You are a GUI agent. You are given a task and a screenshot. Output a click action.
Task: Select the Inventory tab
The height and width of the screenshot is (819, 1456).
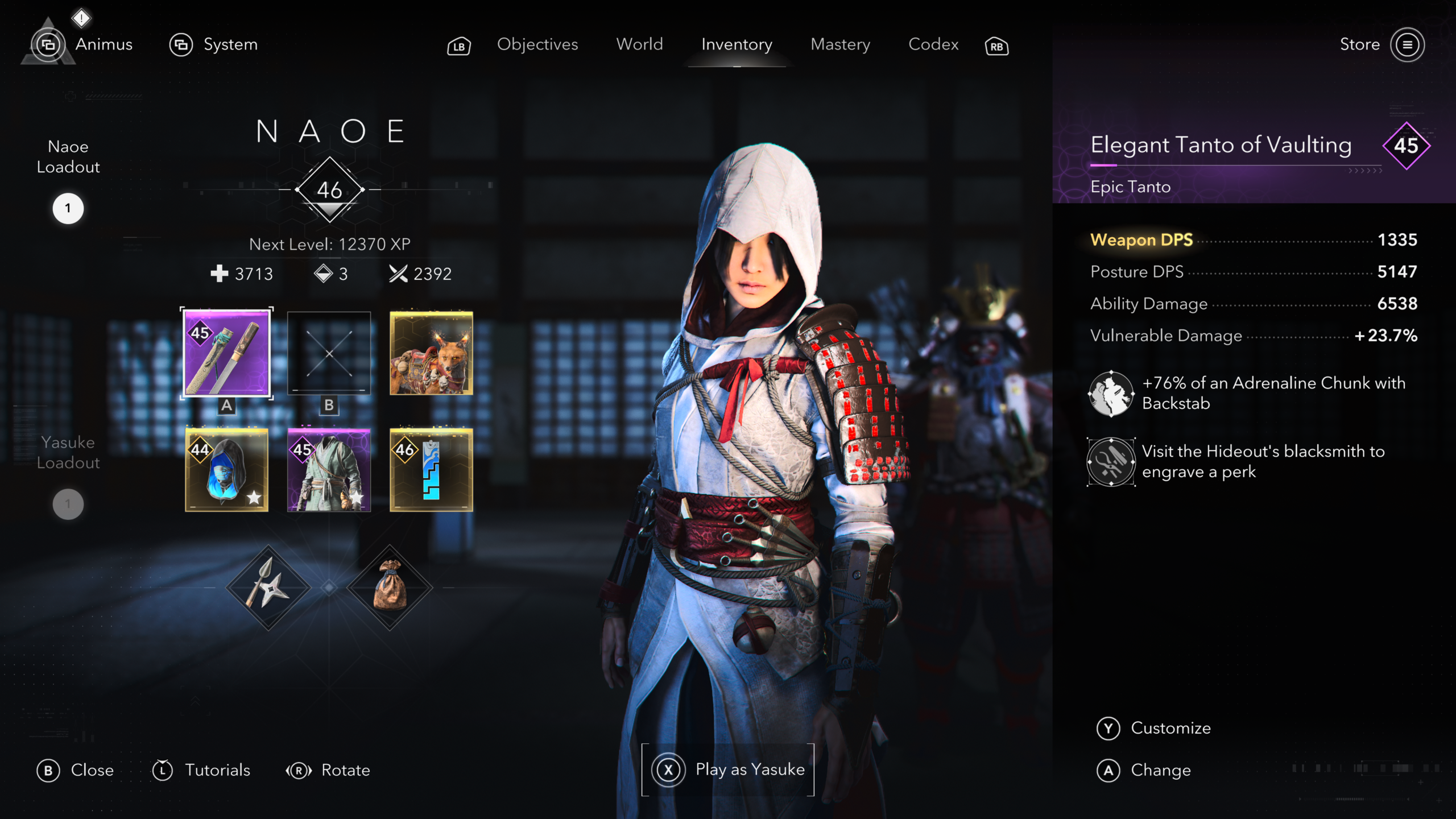[x=737, y=44]
